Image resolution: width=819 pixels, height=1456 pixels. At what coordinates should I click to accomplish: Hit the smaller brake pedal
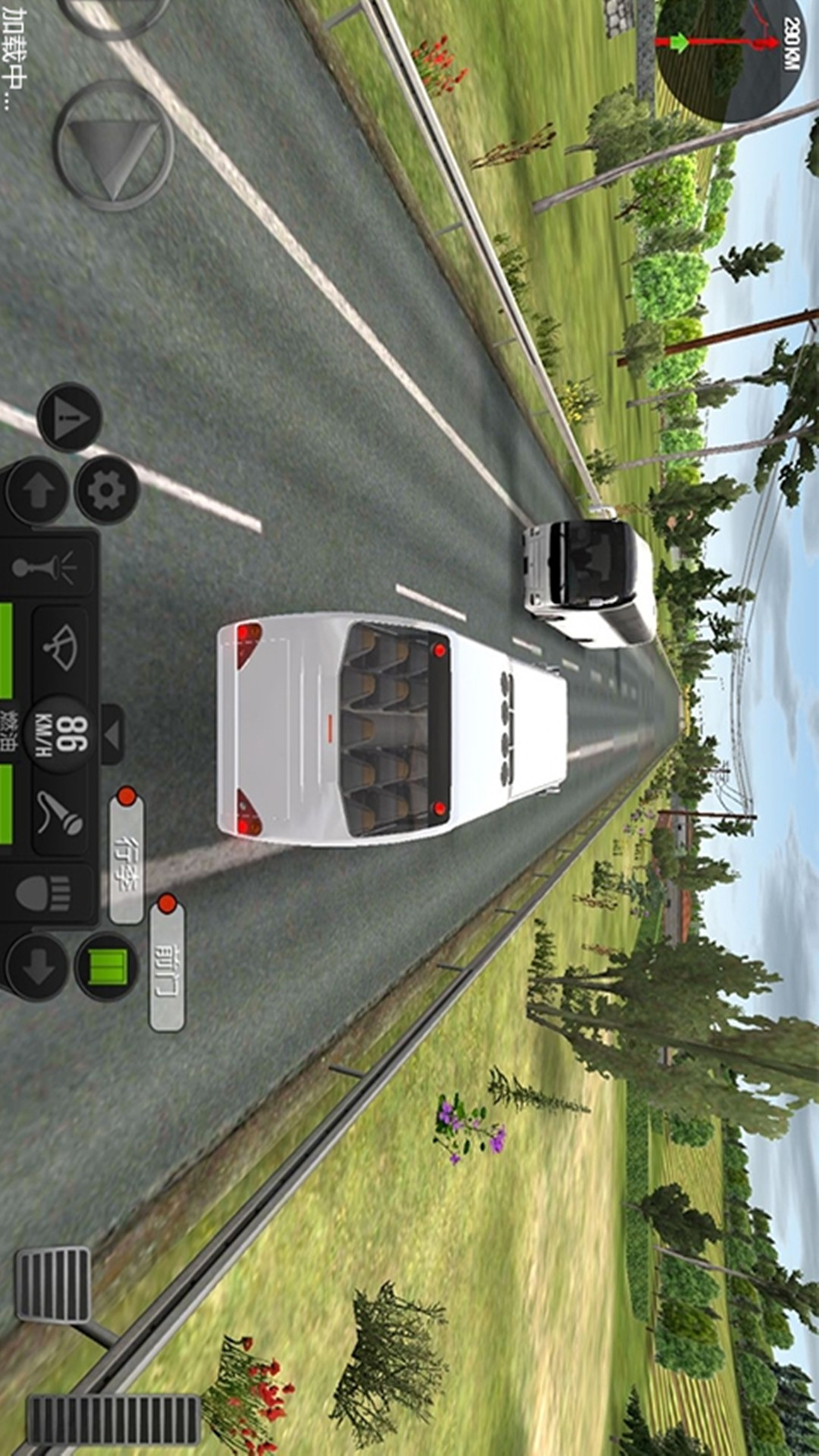[53, 1285]
